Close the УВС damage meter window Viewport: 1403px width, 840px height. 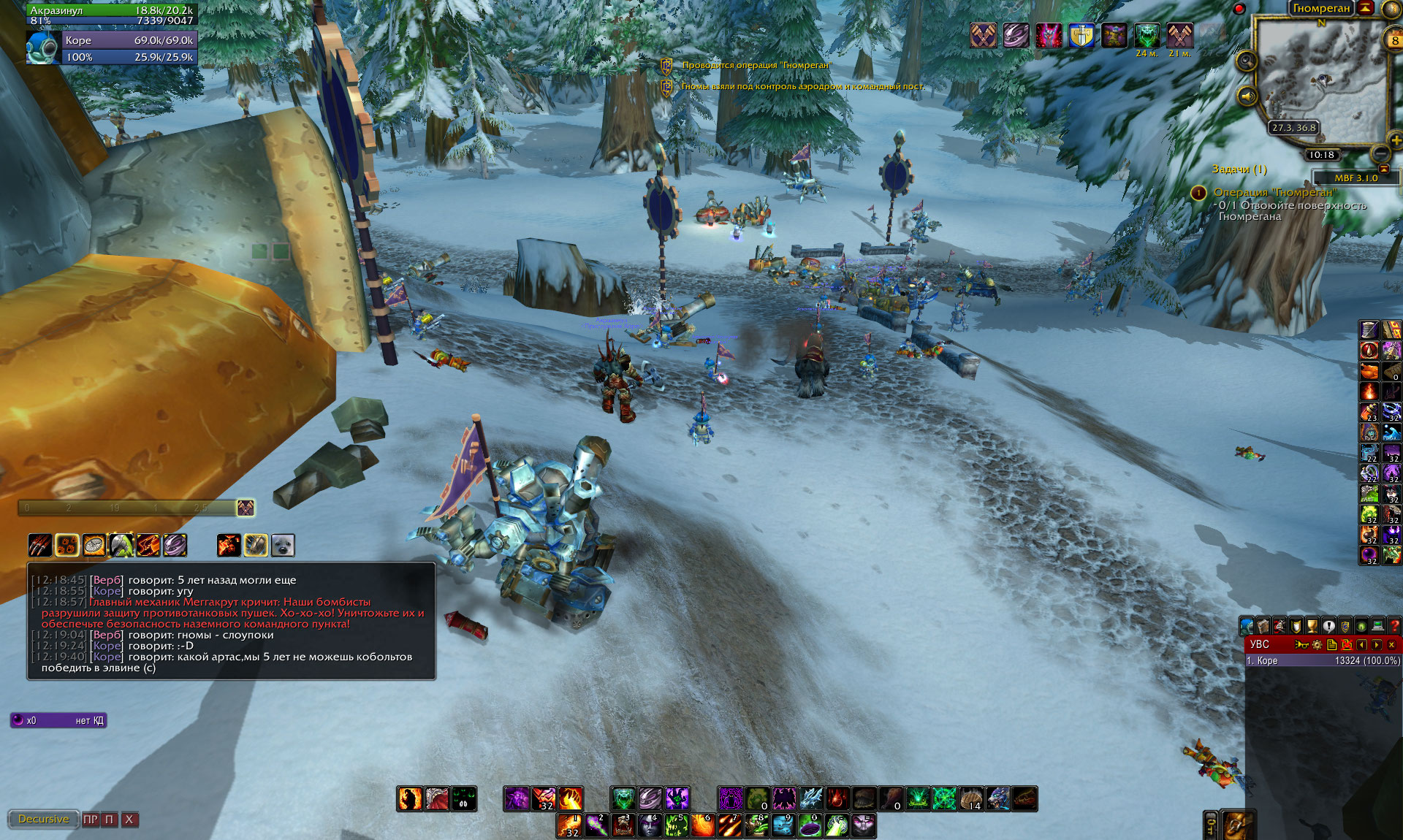click(1391, 645)
